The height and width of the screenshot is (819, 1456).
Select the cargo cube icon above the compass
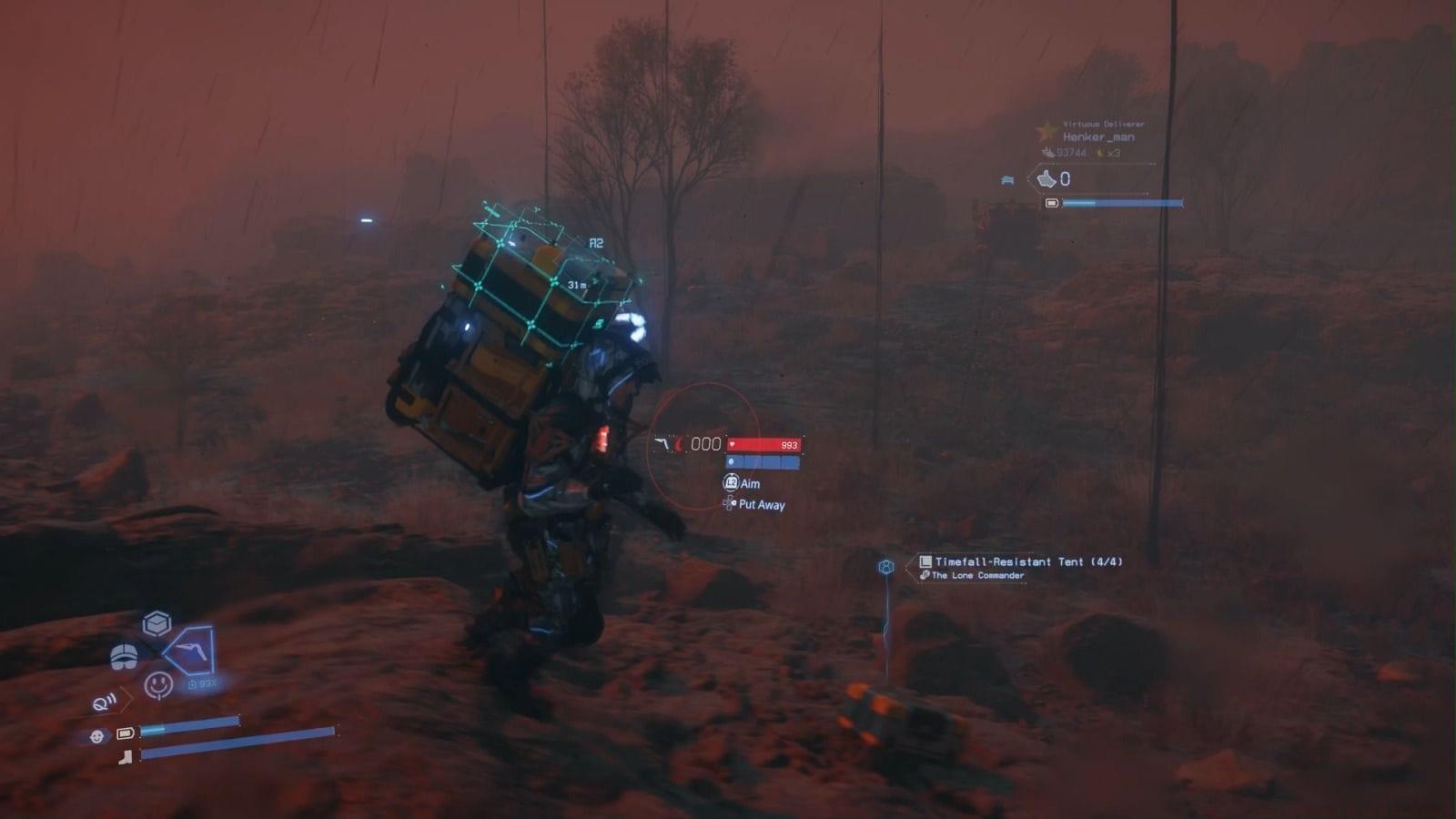pyautogui.click(x=157, y=622)
